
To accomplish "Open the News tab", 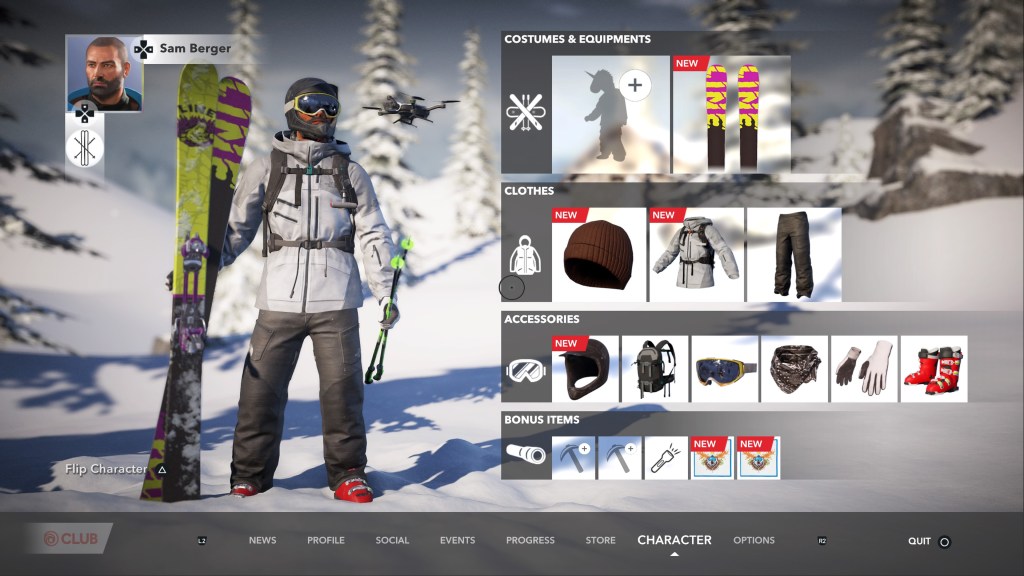I will [x=262, y=541].
